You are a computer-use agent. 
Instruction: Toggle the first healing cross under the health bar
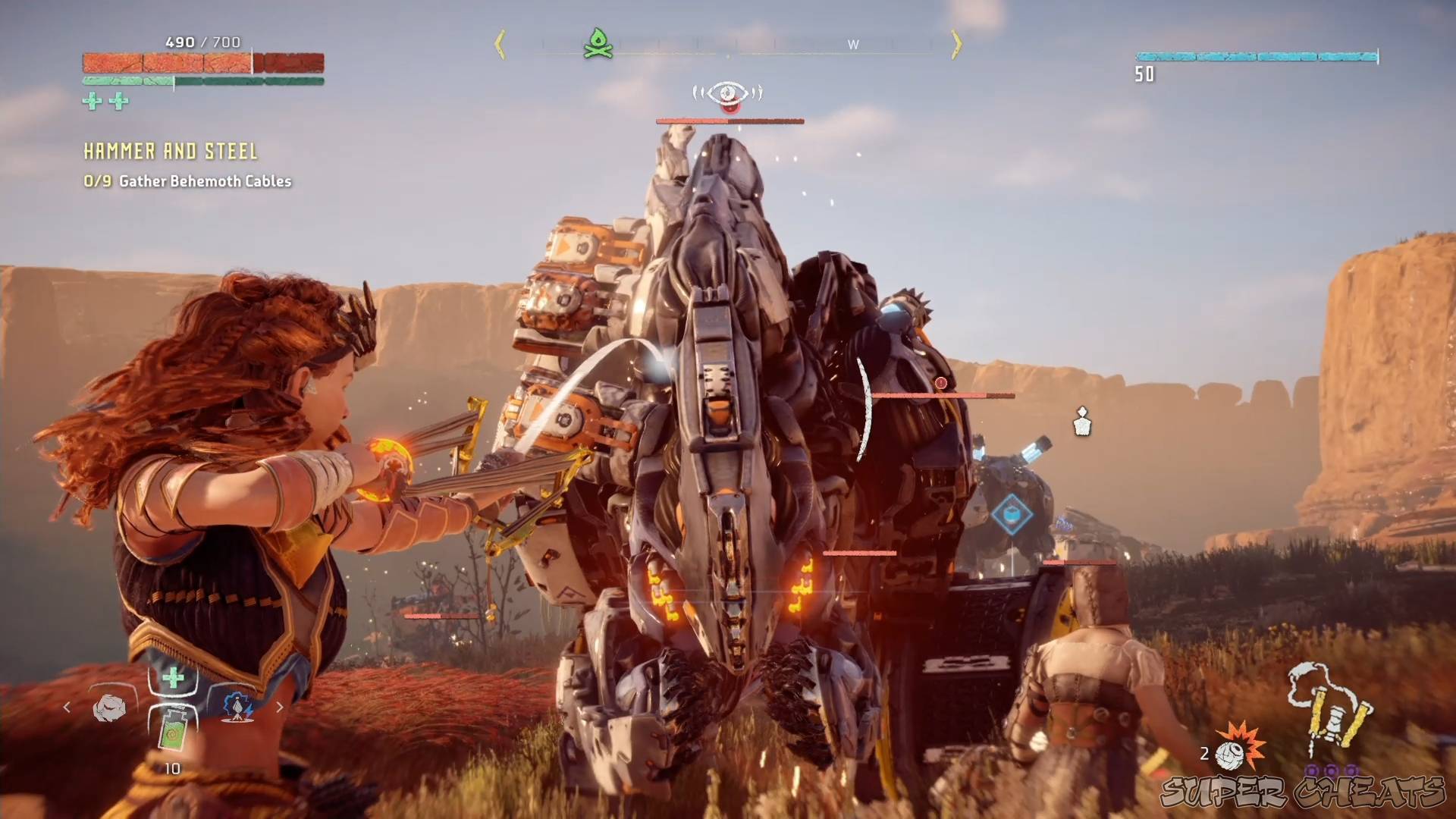(91, 101)
